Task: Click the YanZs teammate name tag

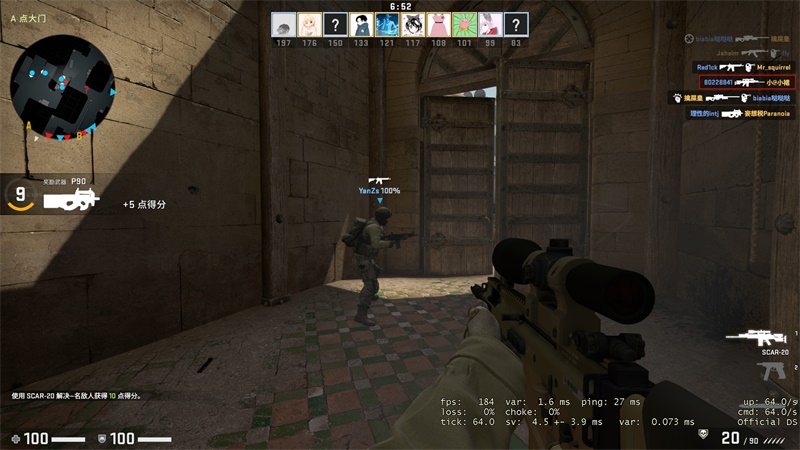Action: click(379, 190)
